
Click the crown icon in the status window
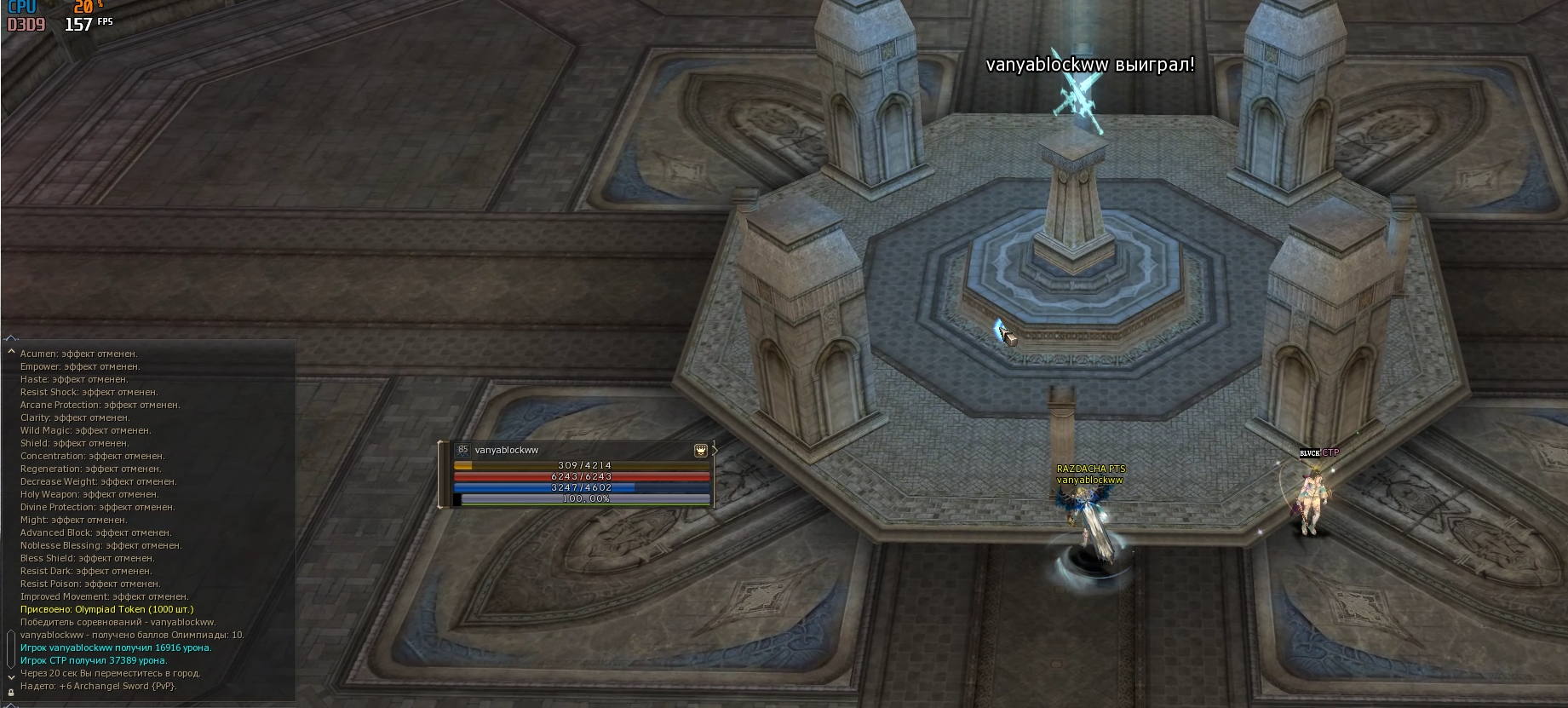[x=701, y=450]
